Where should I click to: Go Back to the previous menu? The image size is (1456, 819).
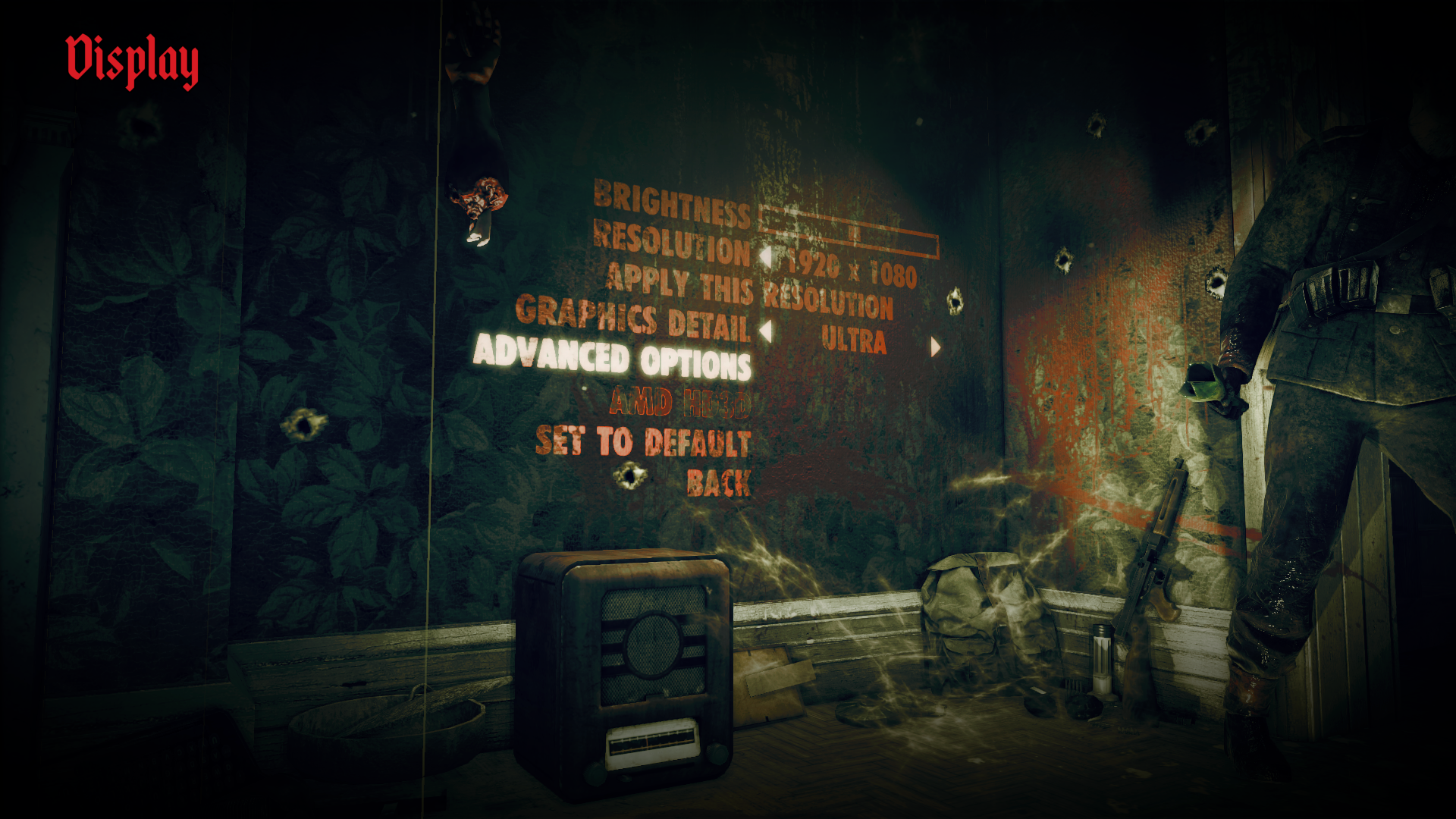(x=718, y=483)
